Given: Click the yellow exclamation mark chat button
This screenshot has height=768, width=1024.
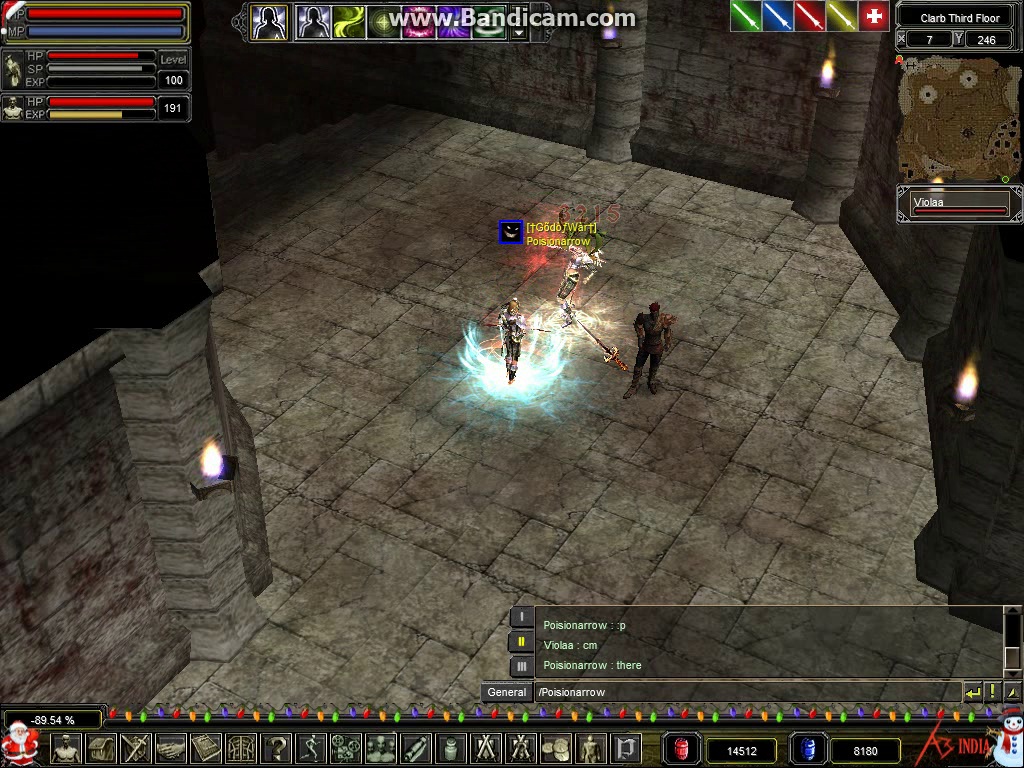Looking at the screenshot, I should pos(992,692).
